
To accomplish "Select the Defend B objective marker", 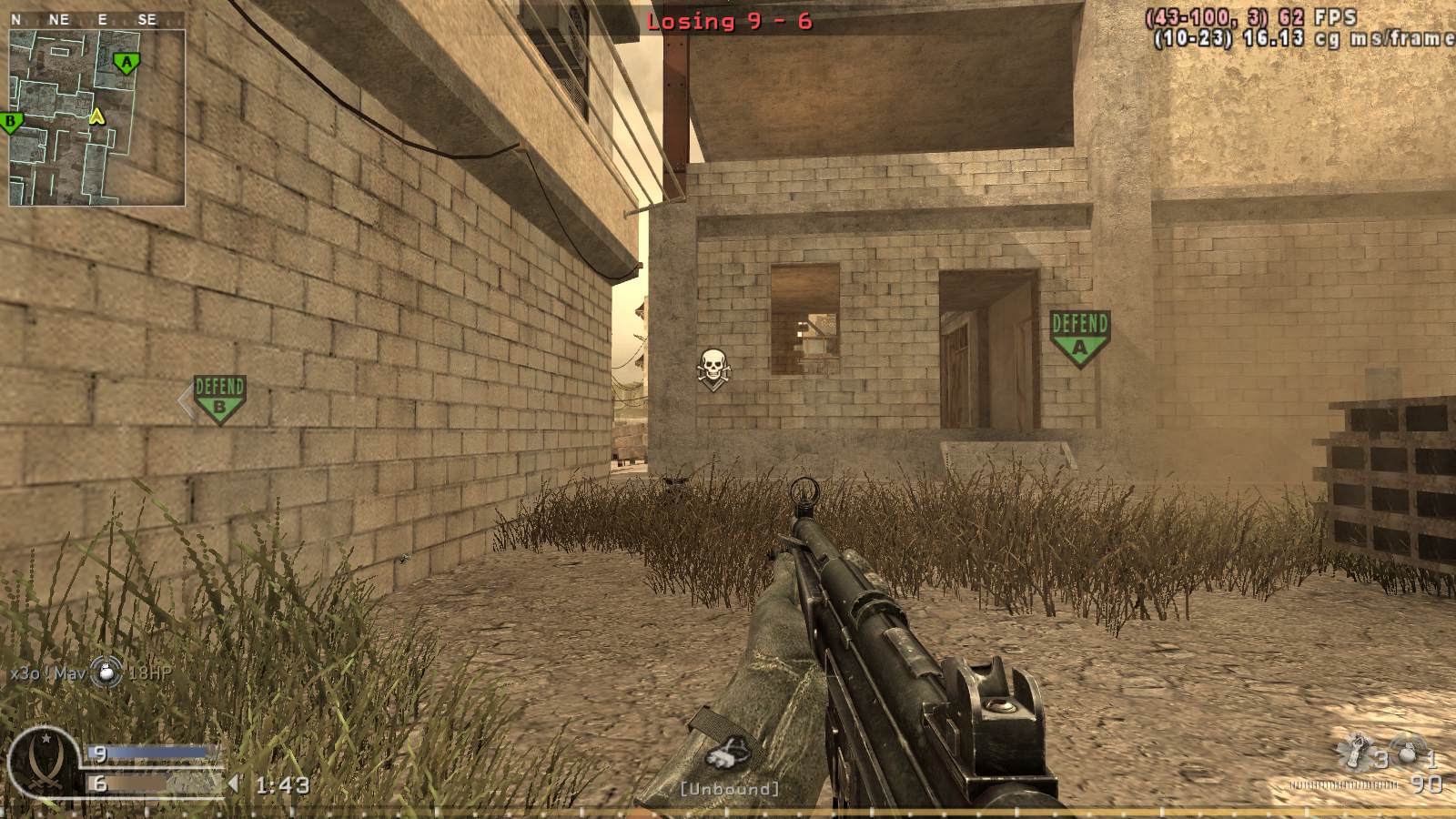I will [x=218, y=398].
